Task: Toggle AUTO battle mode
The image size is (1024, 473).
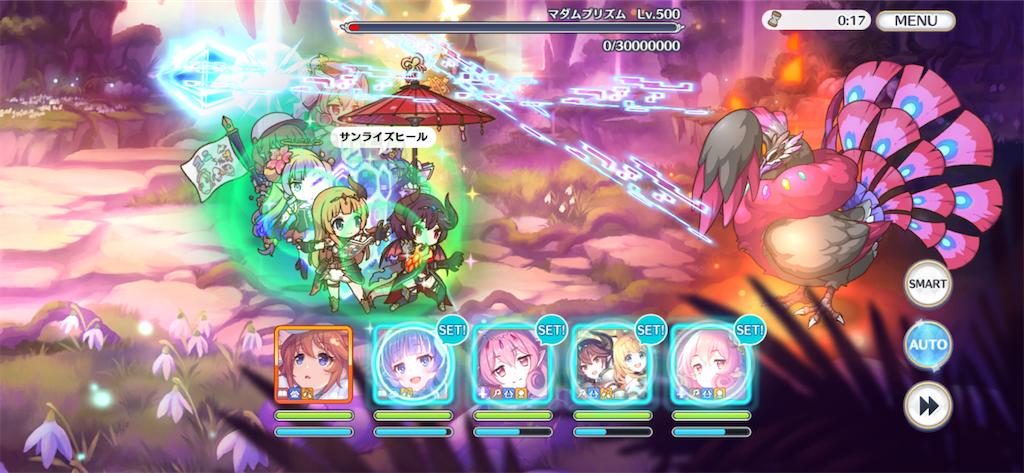Action: pos(927,346)
